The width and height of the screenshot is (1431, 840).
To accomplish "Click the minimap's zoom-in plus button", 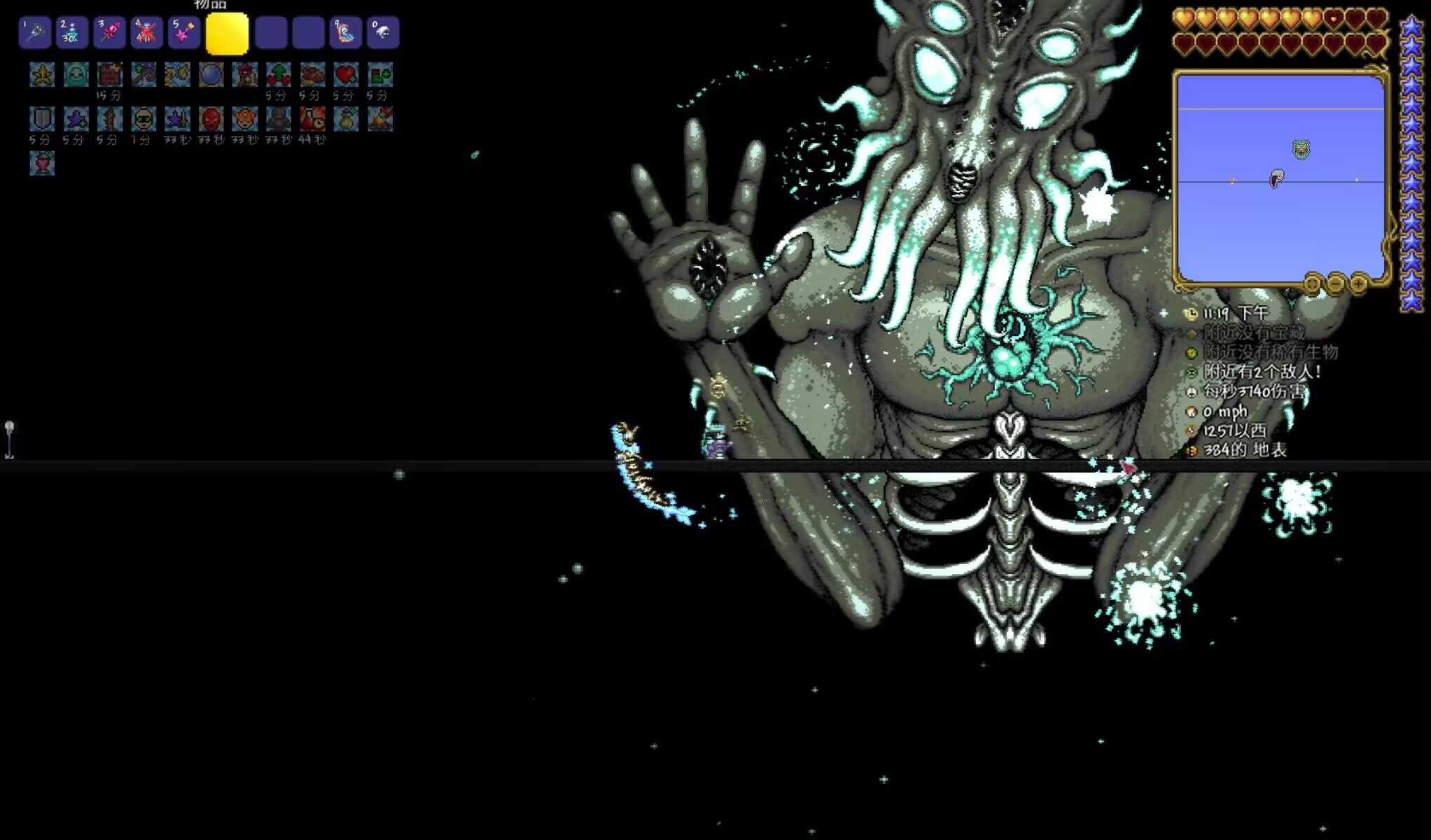I will point(1357,283).
